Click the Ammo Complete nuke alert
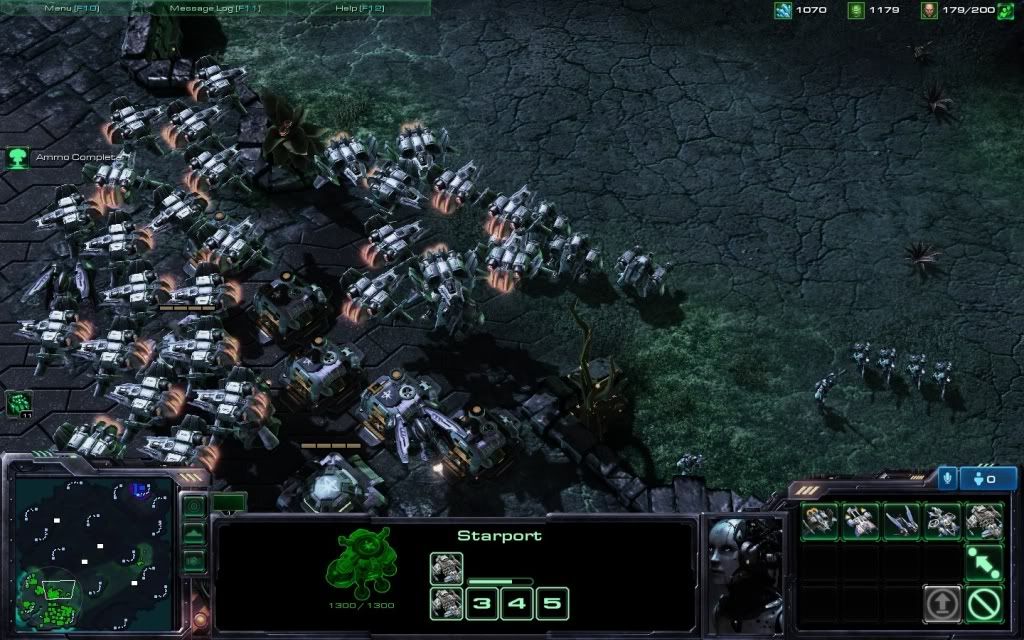1024x640 pixels. pyautogui.click(x=18, y=157)
